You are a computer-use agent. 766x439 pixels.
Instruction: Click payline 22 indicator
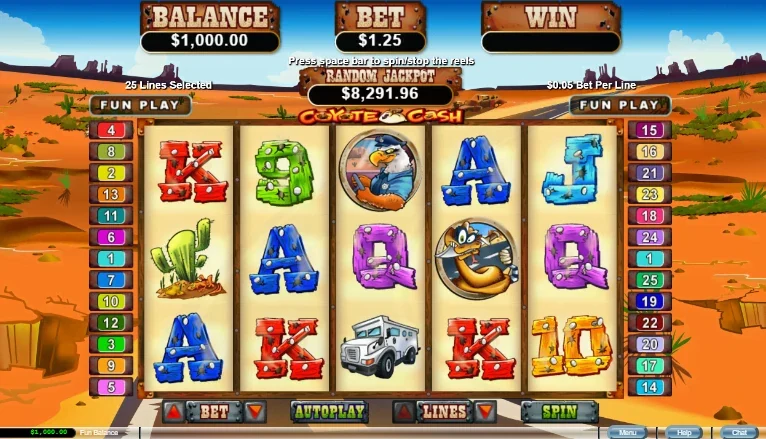tap(651, 323)
